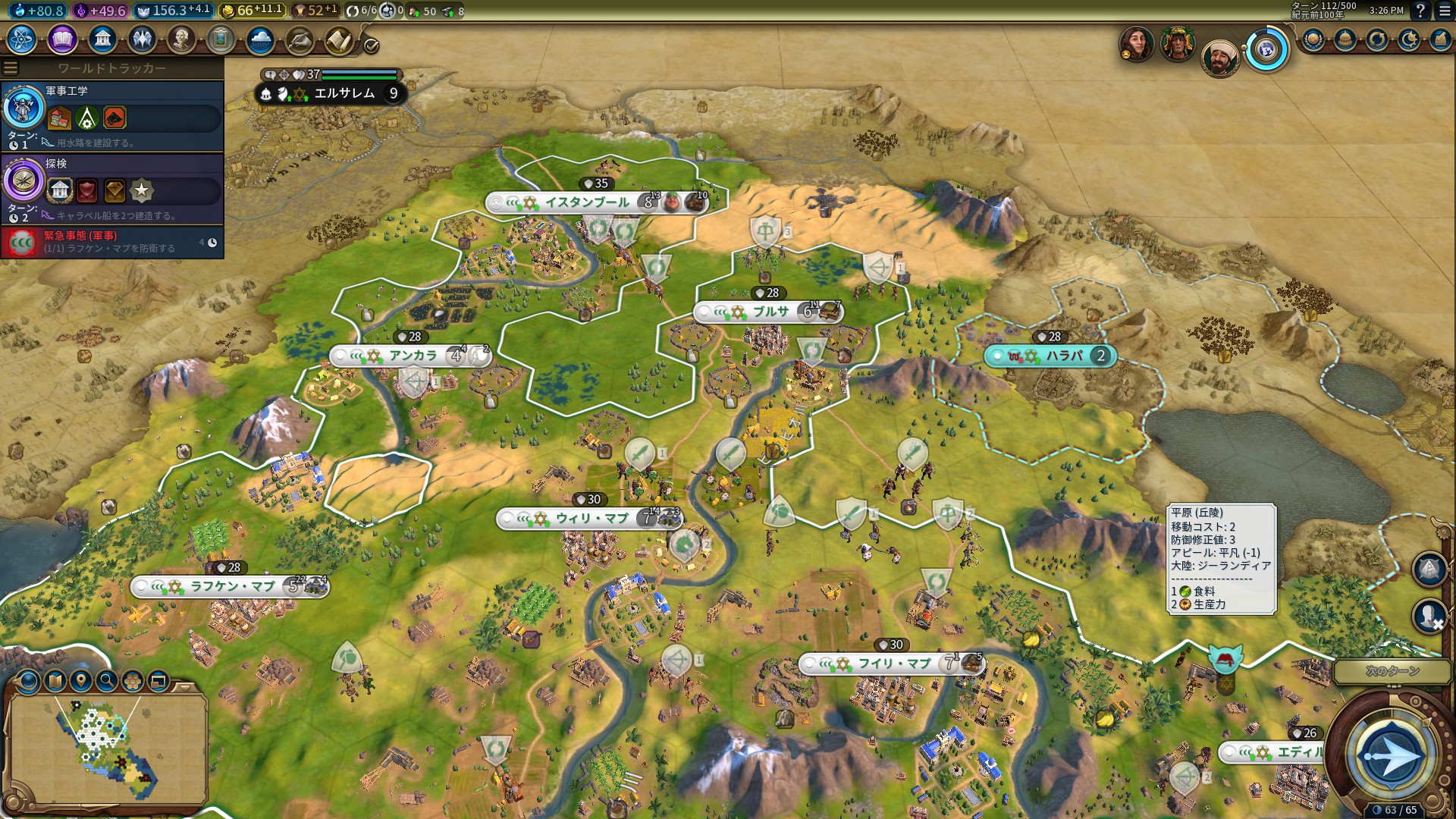1456x819 pixels.
Task: Open the technology tree atom icon
Action: point(22,39)
